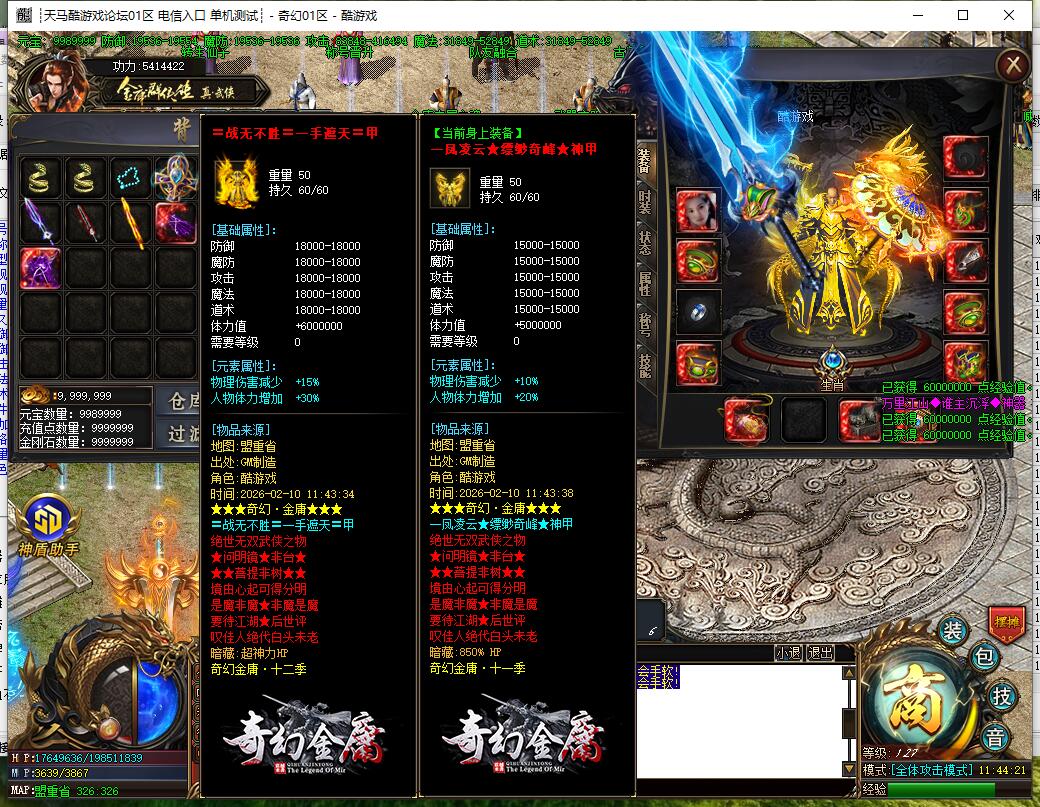This screenshot has height=807, width=1040.
Task: Close the character equipment panel
Action: [1013, 66]
